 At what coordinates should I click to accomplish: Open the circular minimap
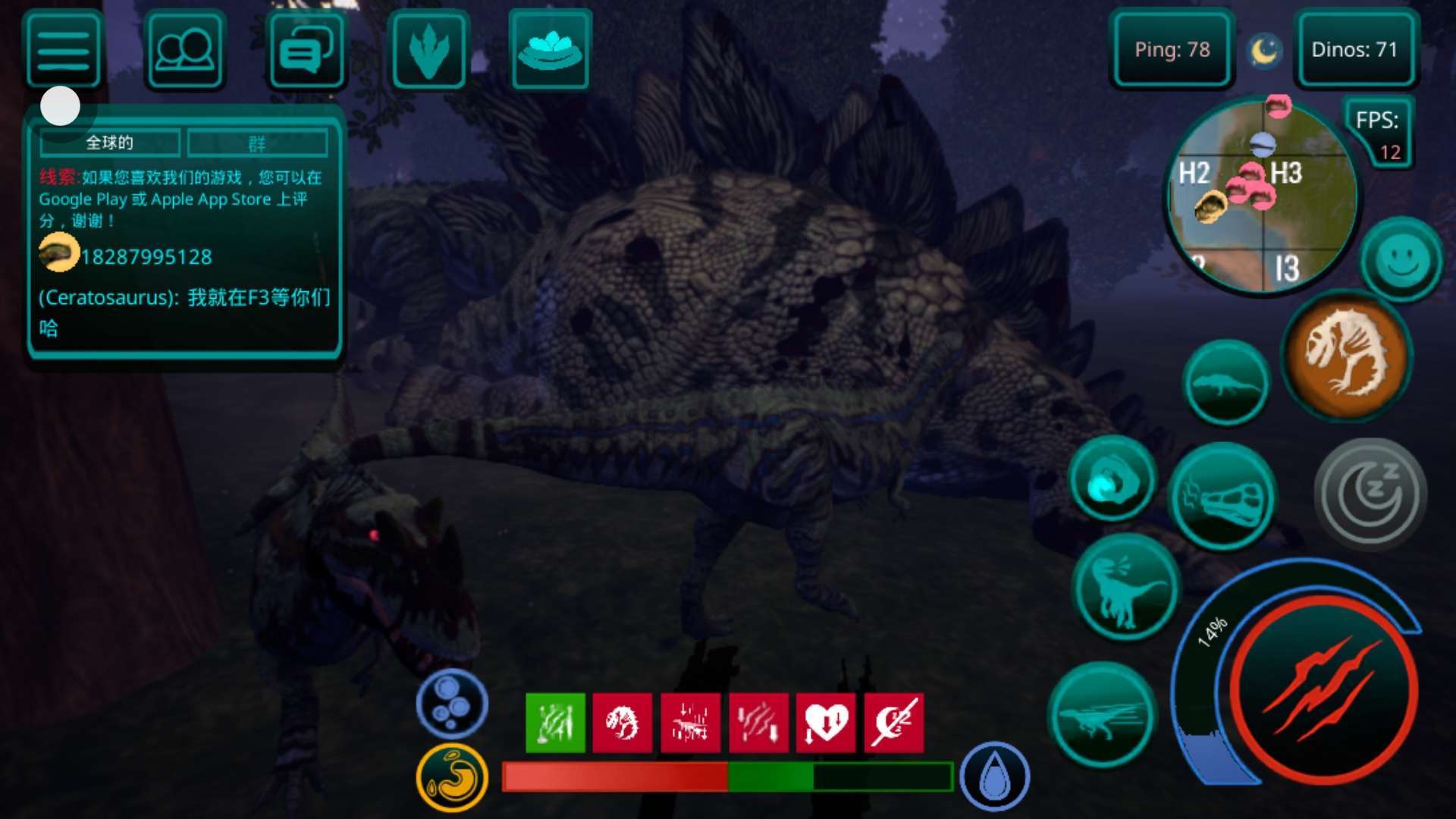(x=1262, y=196)
